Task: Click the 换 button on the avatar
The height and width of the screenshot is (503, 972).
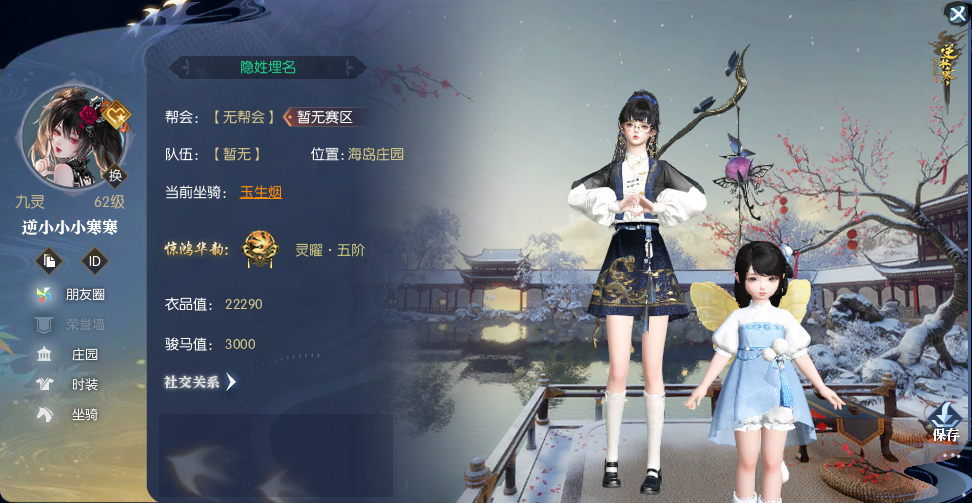Action: tap(116, 175)
